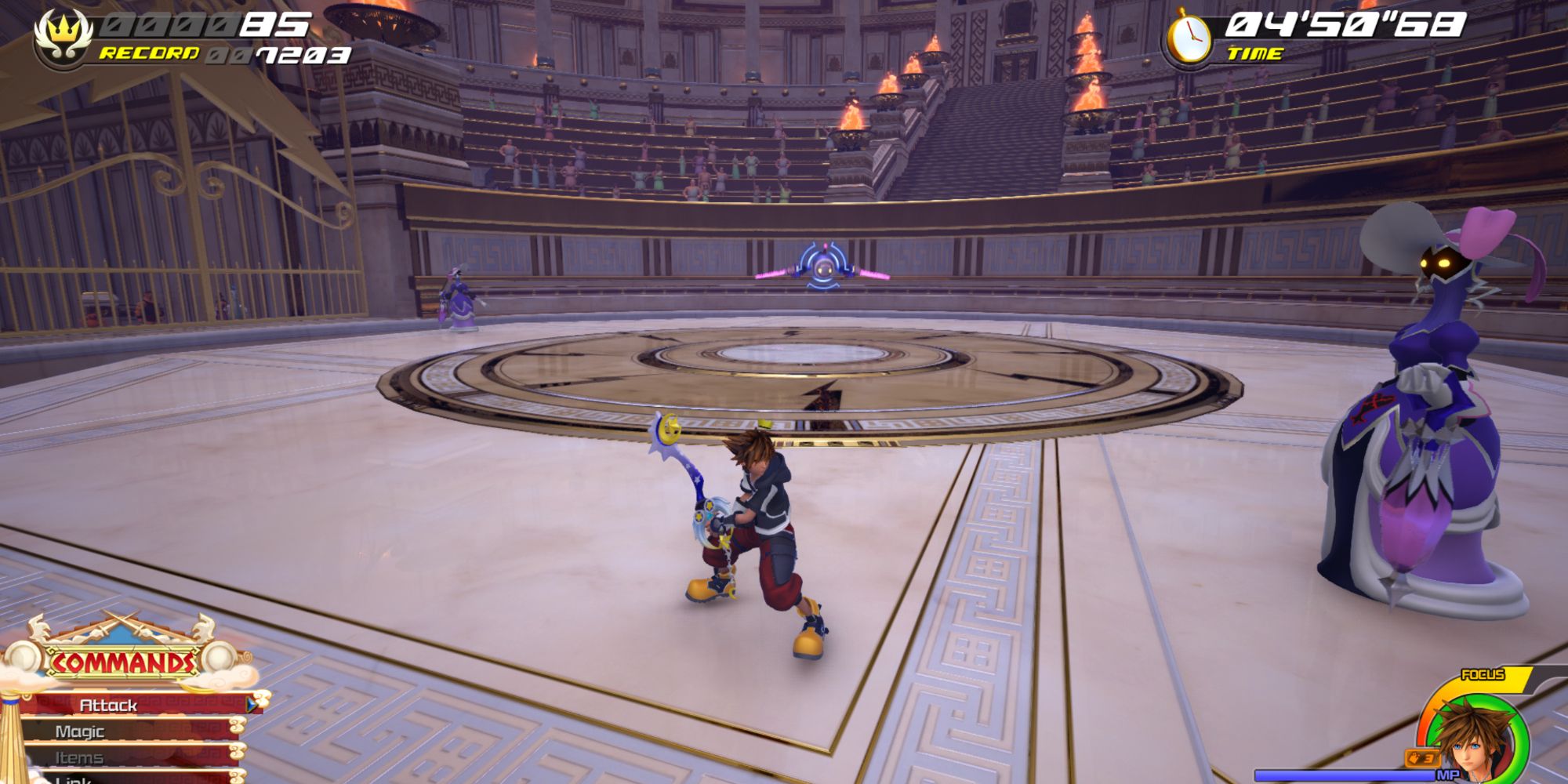Select the highlighted Attack command
The image size is (1568, 784).
tap(107, 706)
